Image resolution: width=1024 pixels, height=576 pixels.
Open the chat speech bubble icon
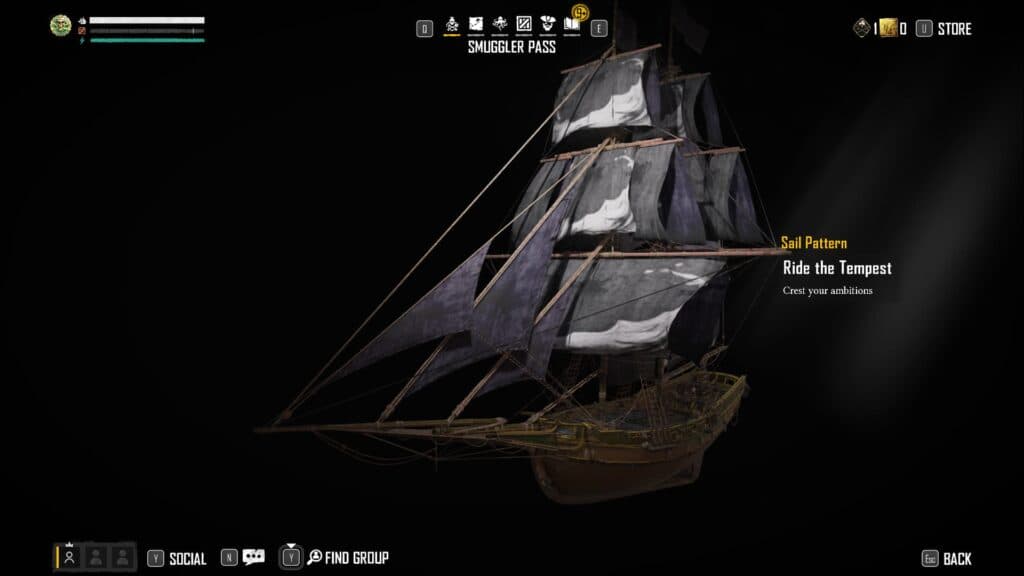click(254, 557)
